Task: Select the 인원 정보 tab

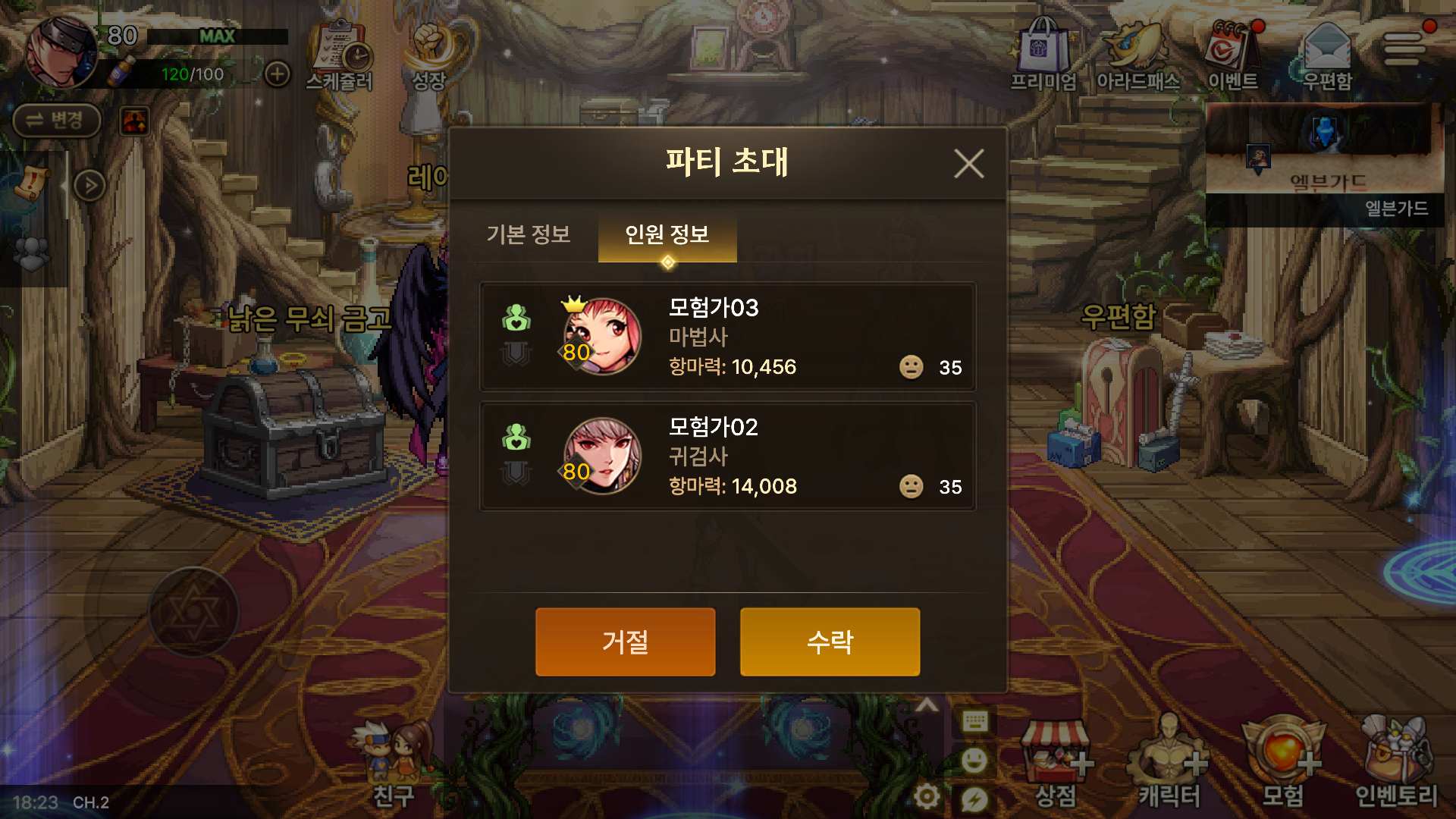Action: (667, 236)
